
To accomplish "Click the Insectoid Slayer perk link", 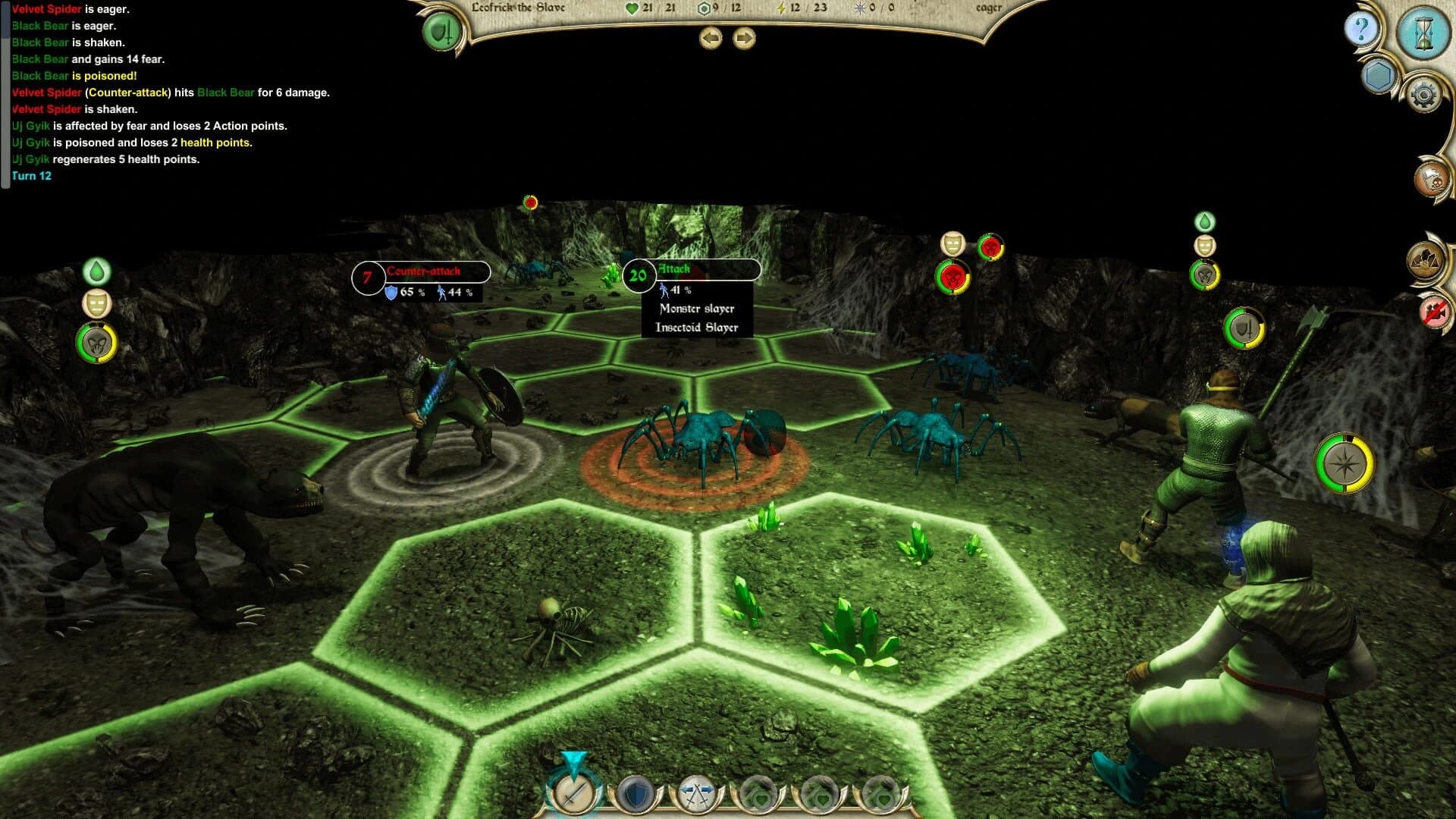I will 697,327.
